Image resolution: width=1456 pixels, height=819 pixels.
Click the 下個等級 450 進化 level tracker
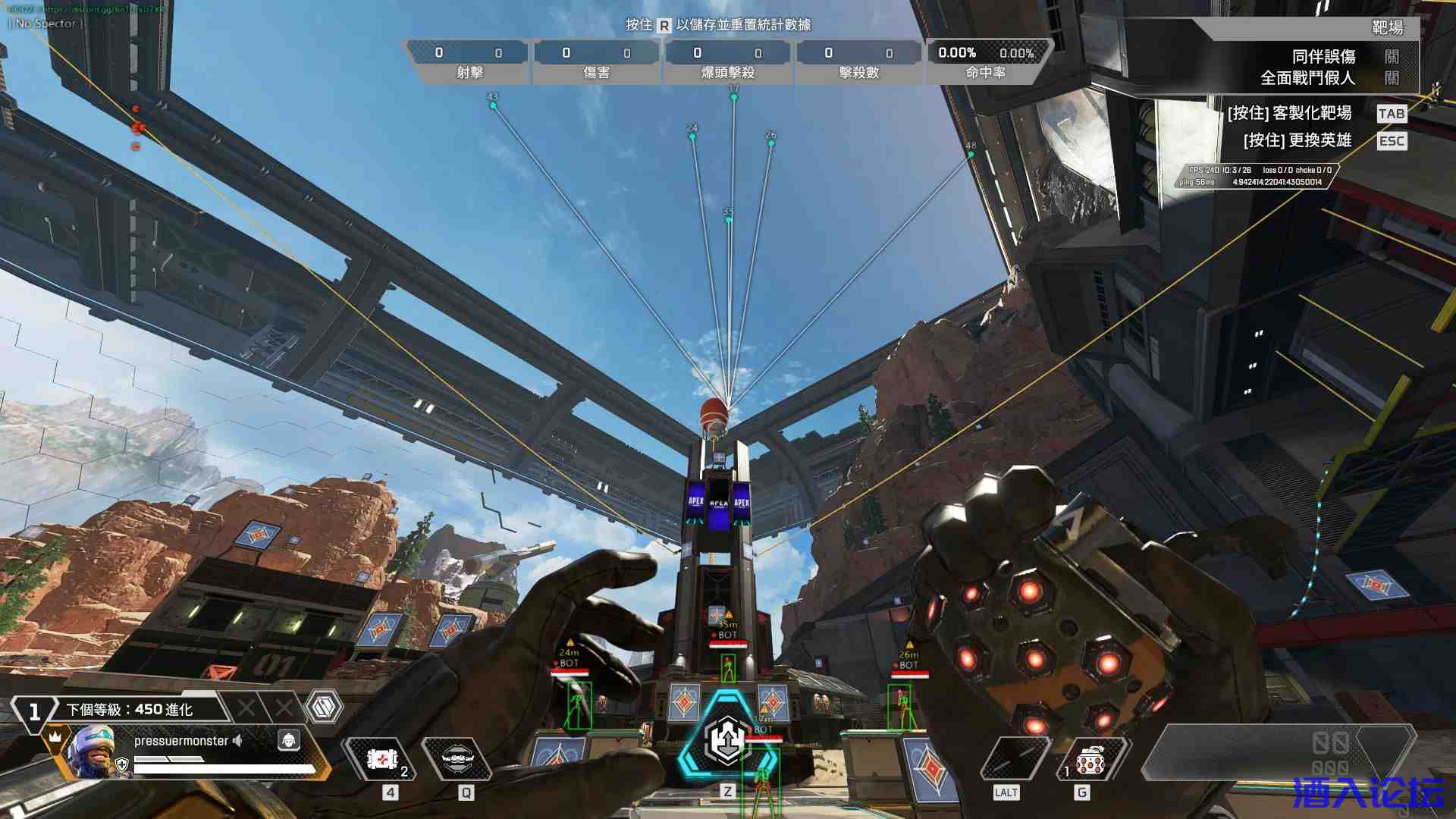(129, 710)
